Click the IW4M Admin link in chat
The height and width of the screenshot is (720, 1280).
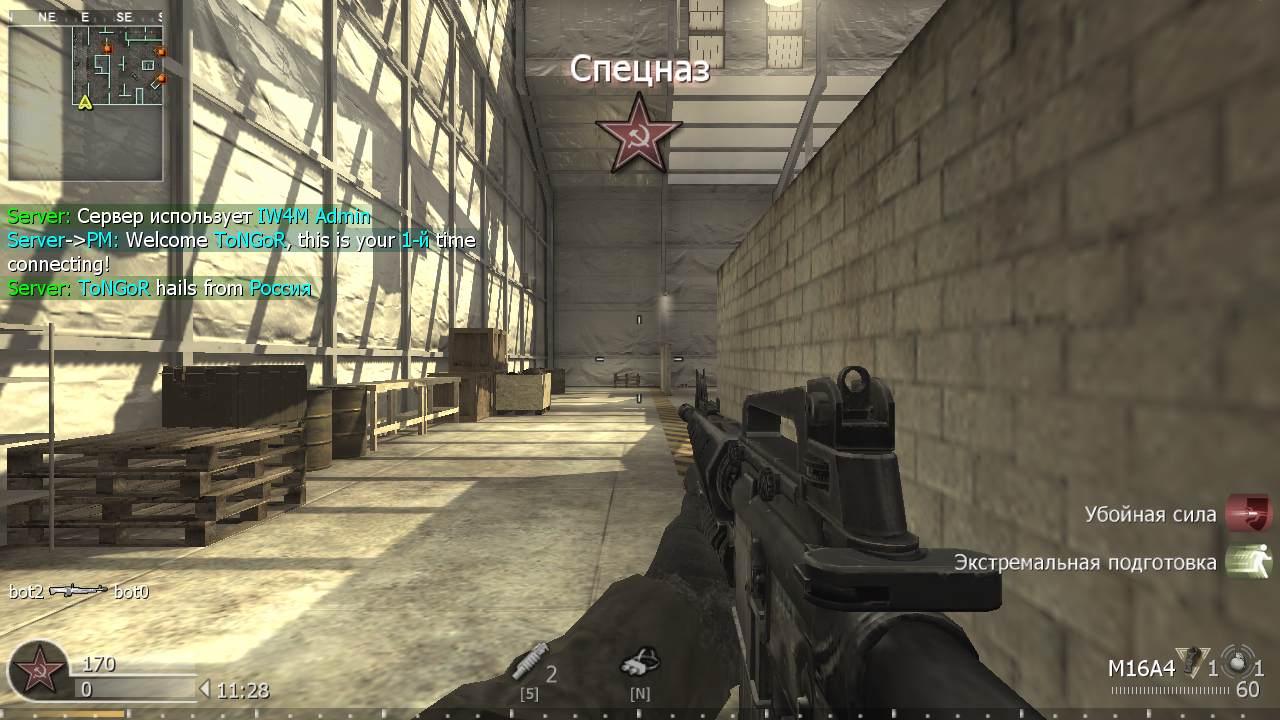coord(315,214)
